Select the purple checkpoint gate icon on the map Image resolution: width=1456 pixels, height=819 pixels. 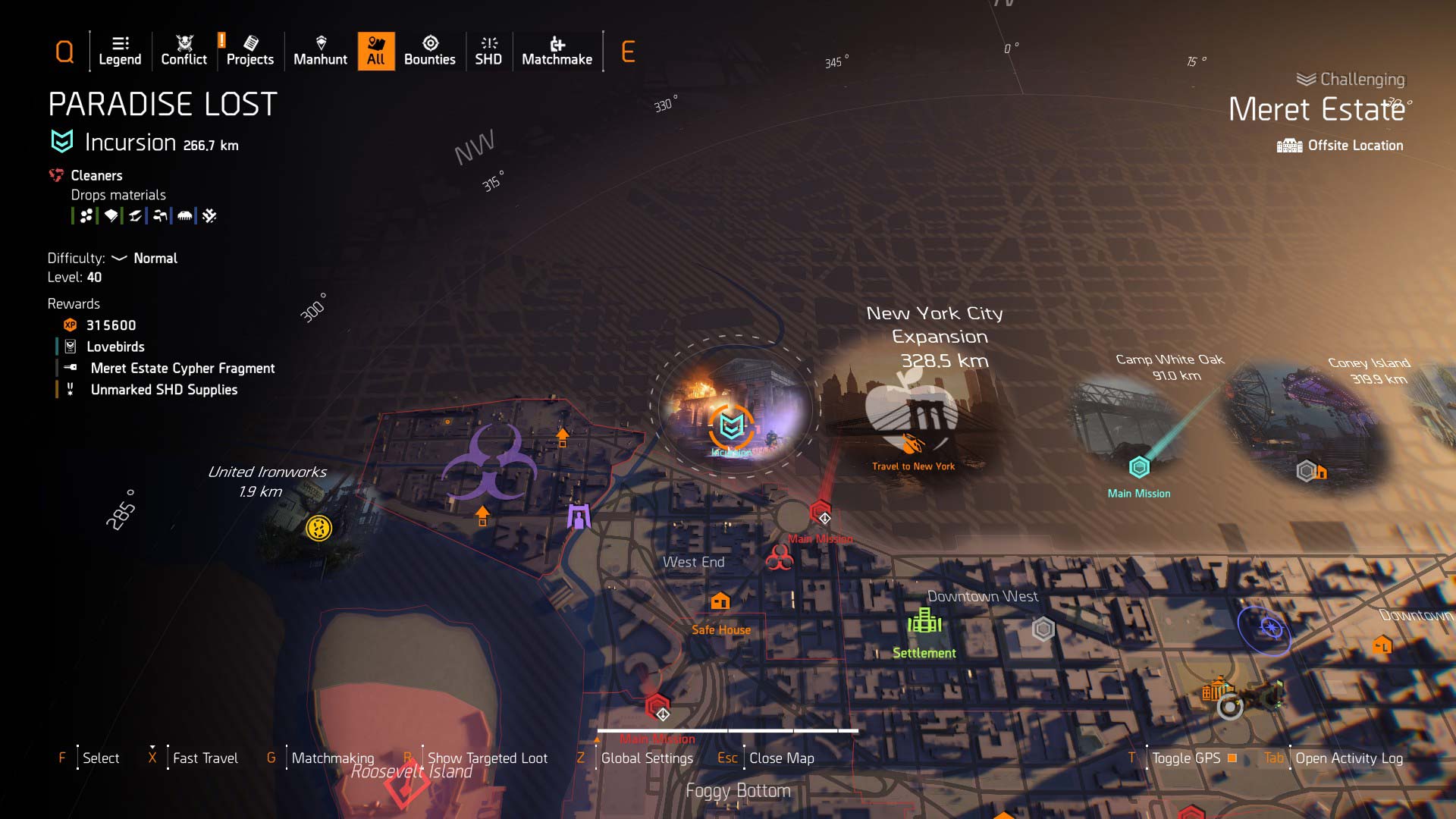click(x=579, y=516)
